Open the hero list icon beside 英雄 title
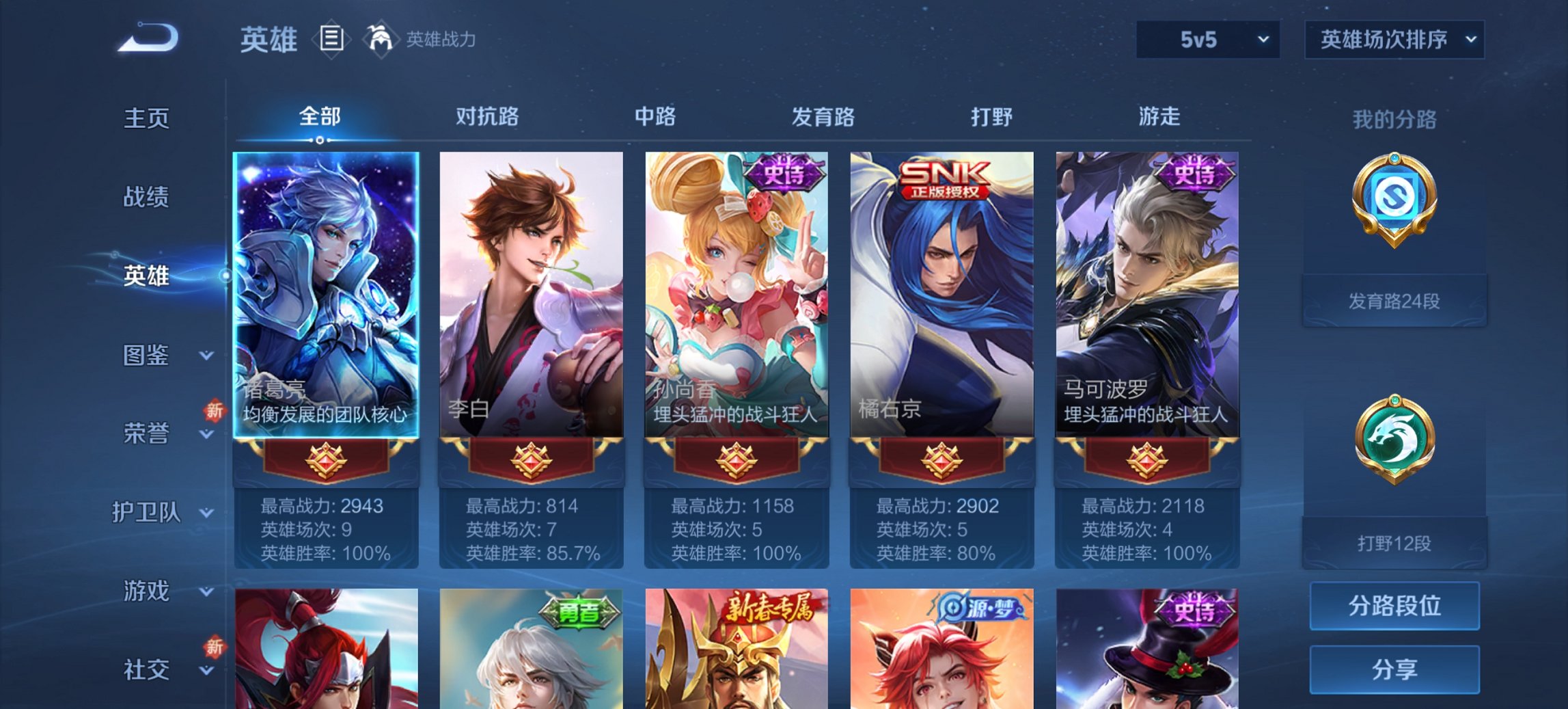1568x709 pixels. coord(333,40)
